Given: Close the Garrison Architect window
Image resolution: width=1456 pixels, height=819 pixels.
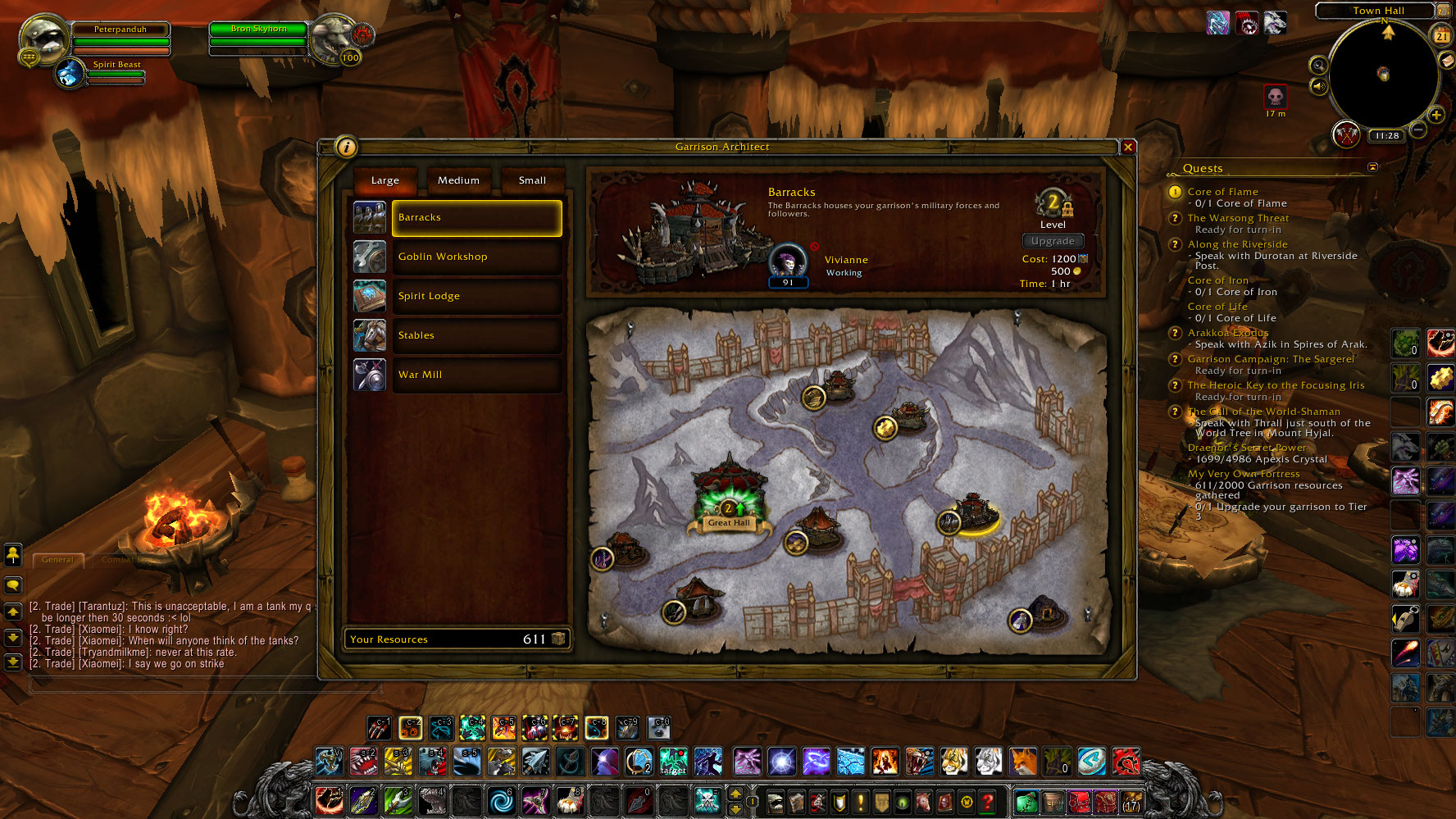Looking at the screenshot, I should (1128, 147).
